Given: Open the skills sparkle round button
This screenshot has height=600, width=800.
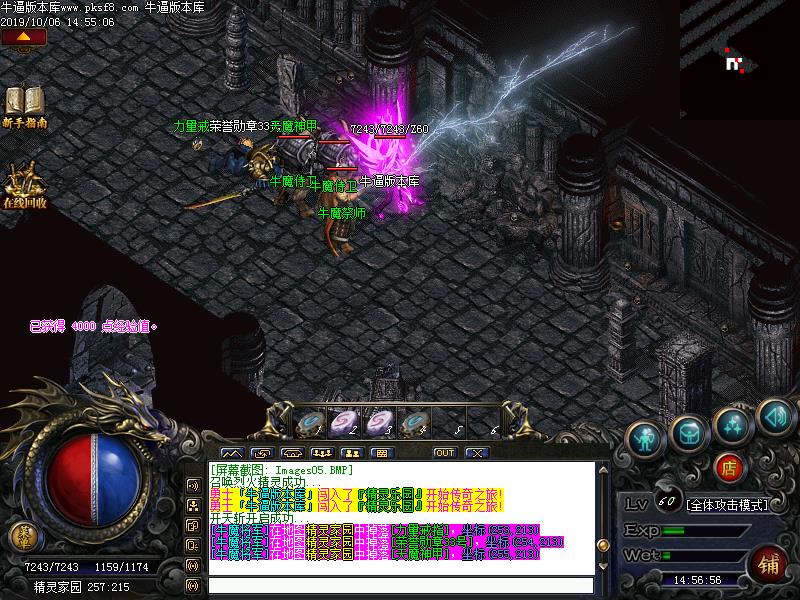Looking at the screenshot, I should [733, 423].
